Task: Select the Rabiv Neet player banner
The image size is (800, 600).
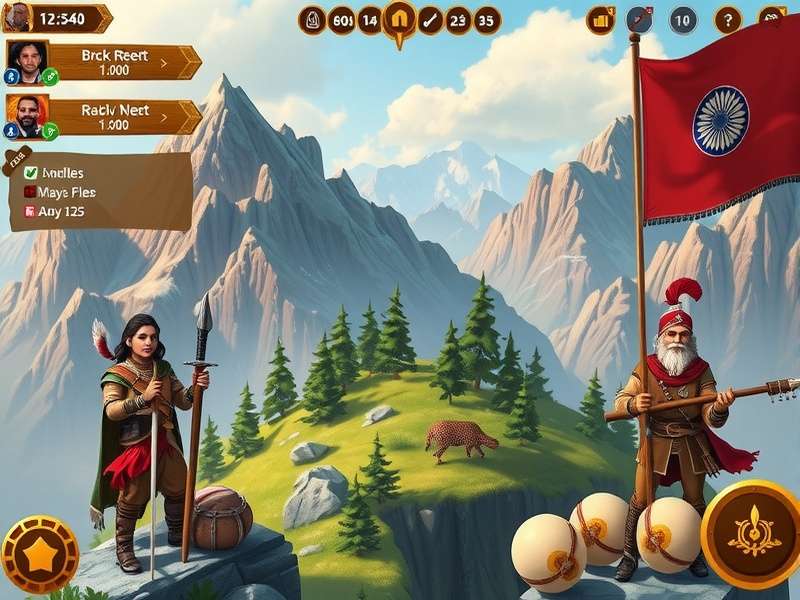Action: 113,117
